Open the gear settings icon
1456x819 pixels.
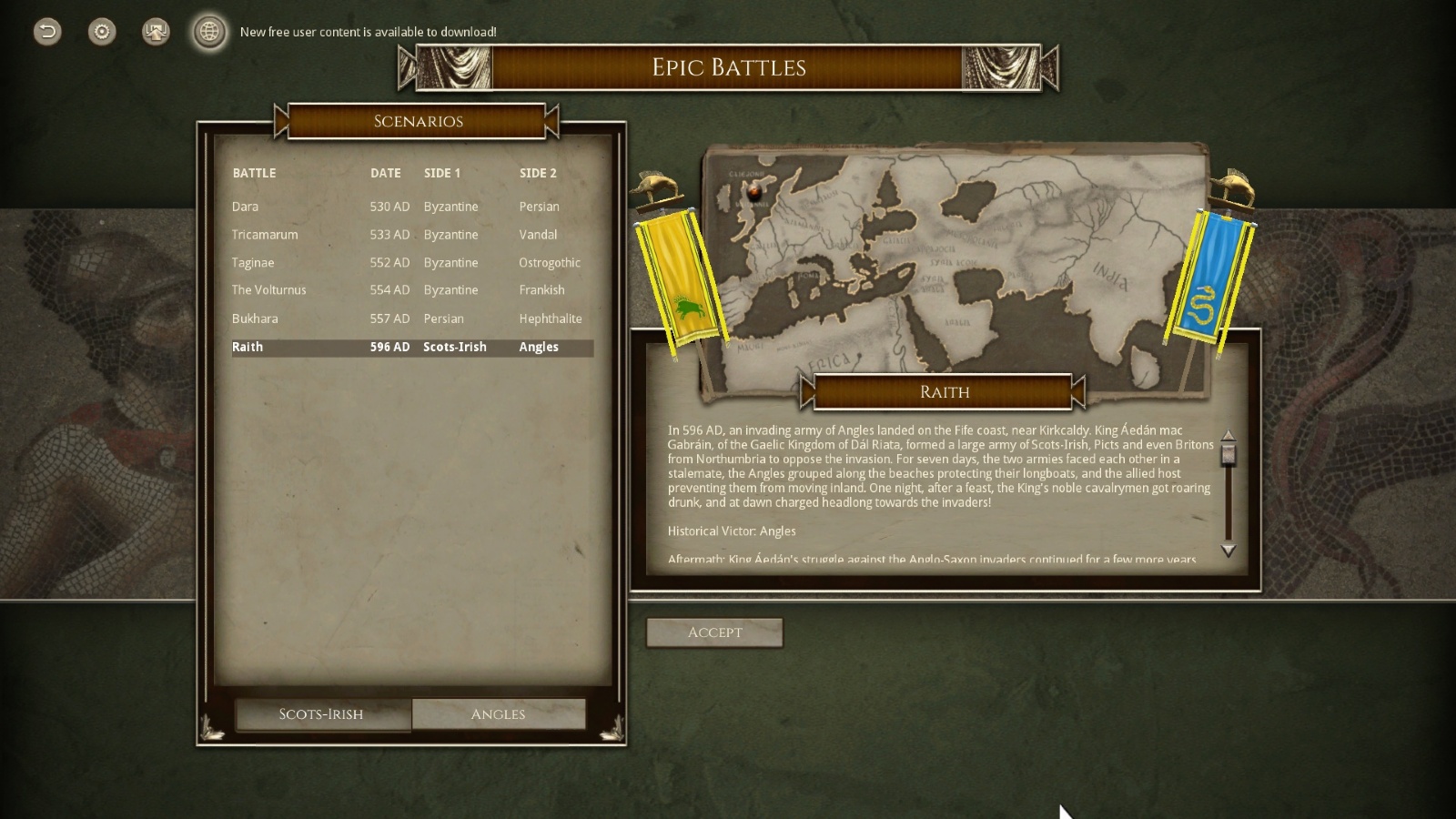(x=102, y=32)
